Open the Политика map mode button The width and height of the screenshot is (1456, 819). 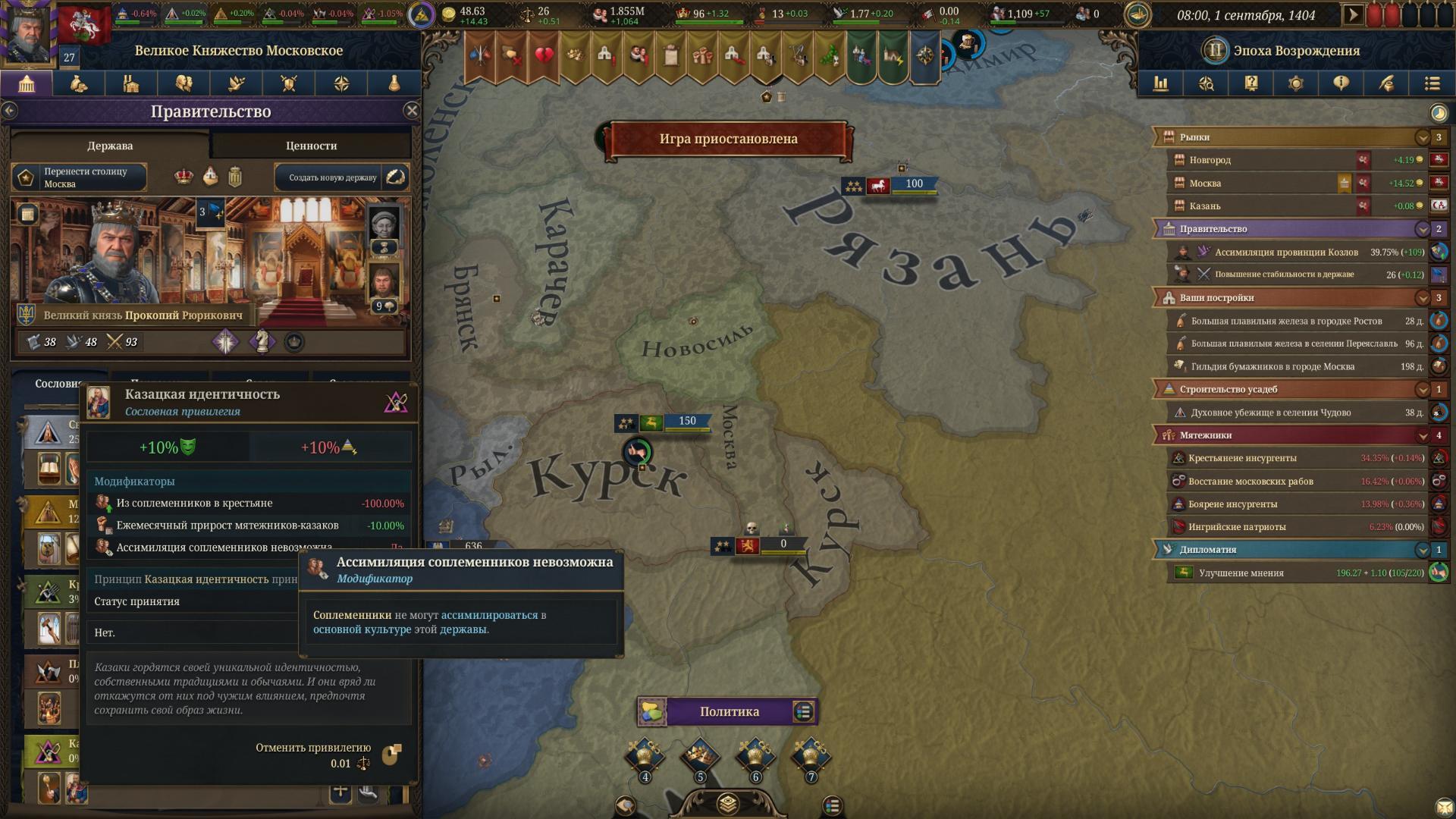pyautogui.click(x=728, y=711)
